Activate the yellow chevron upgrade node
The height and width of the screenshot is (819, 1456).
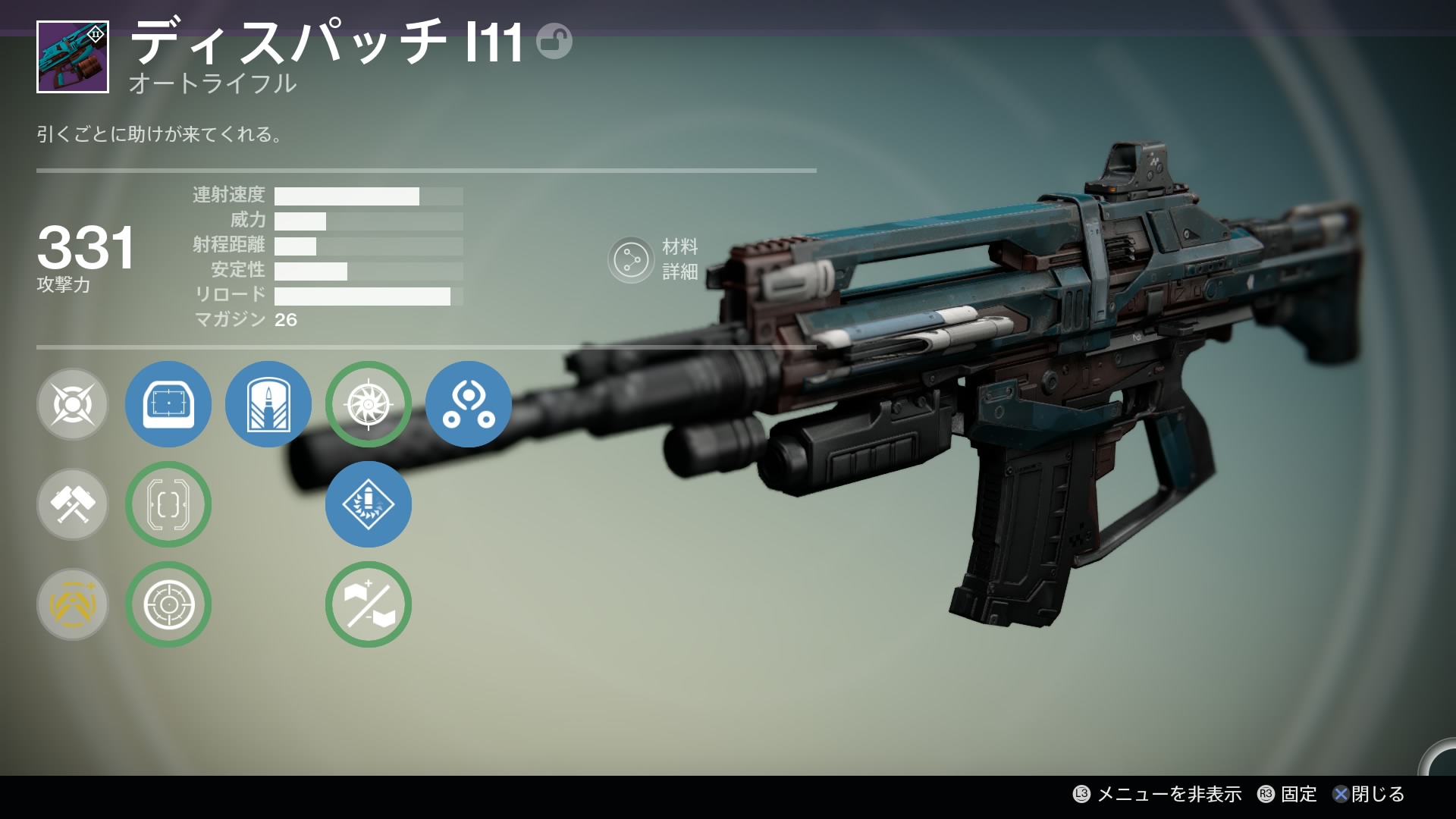[x=73, y=604]
